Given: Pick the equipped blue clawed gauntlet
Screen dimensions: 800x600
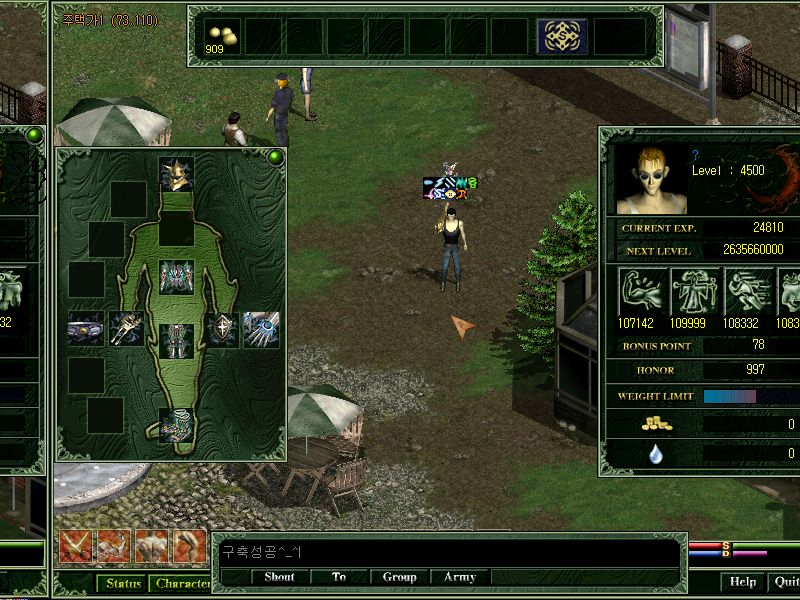Looking at the screenshot, I should click(261, 328).
